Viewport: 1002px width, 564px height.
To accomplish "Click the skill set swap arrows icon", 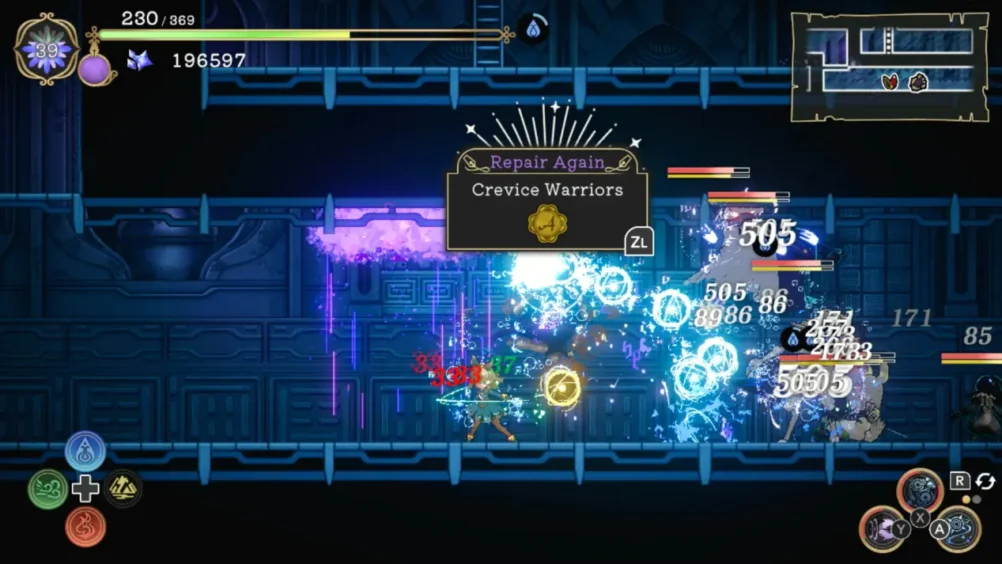I will coord(985,482).
